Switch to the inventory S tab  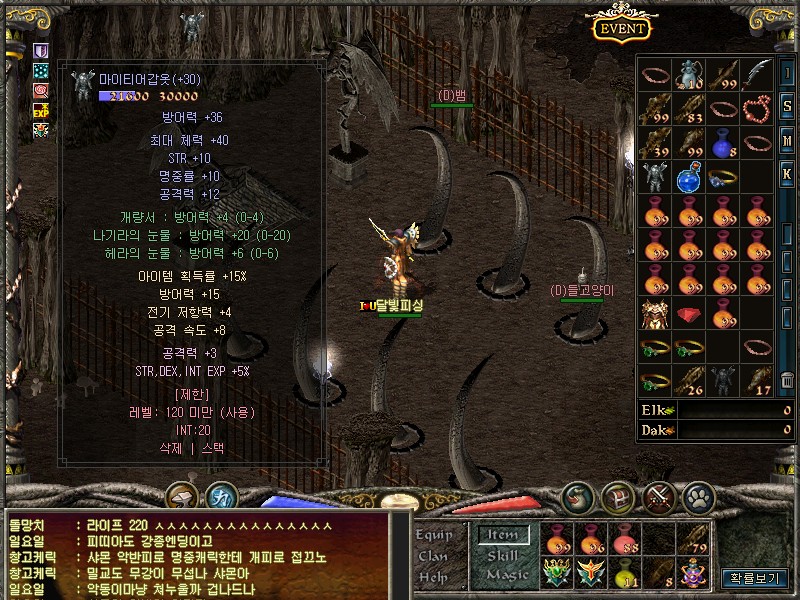coord(787,105)
